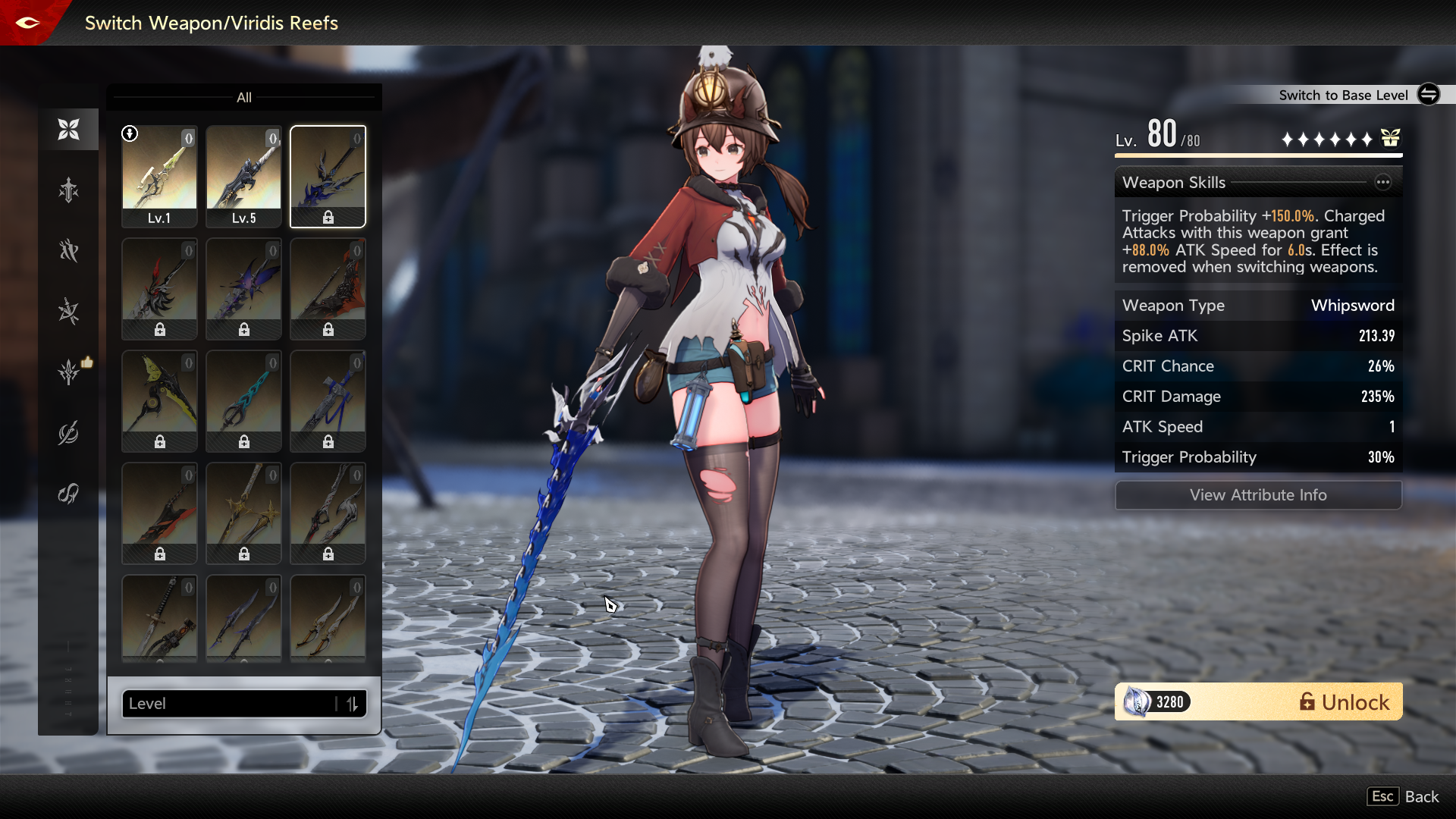
Task: Go back with the red arrow button
Action: click(x=27, y=23)
